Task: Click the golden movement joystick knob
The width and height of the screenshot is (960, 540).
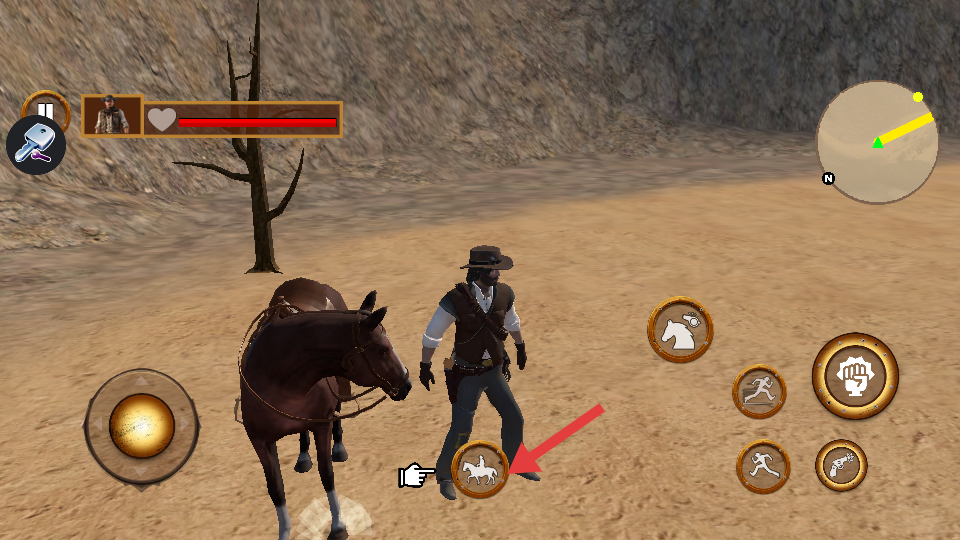Action: tap(141, 425)
